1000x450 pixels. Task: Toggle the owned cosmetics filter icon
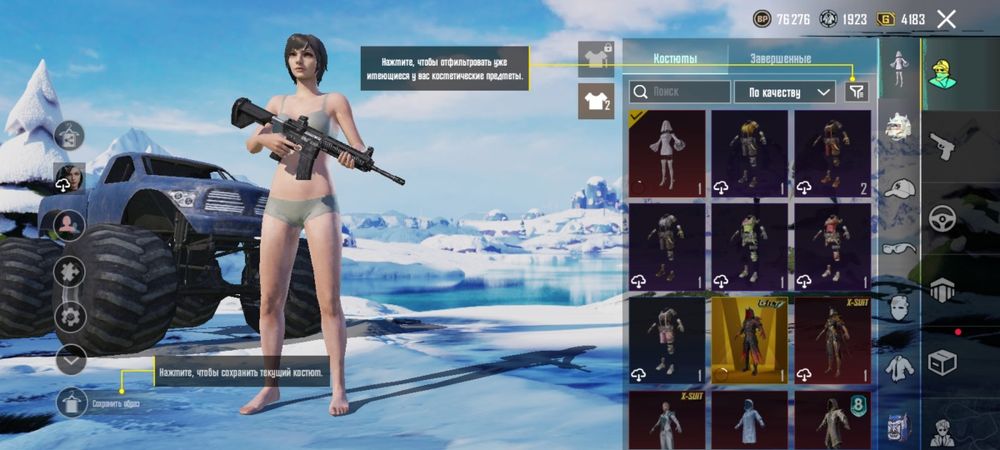[x=856, y=92]
